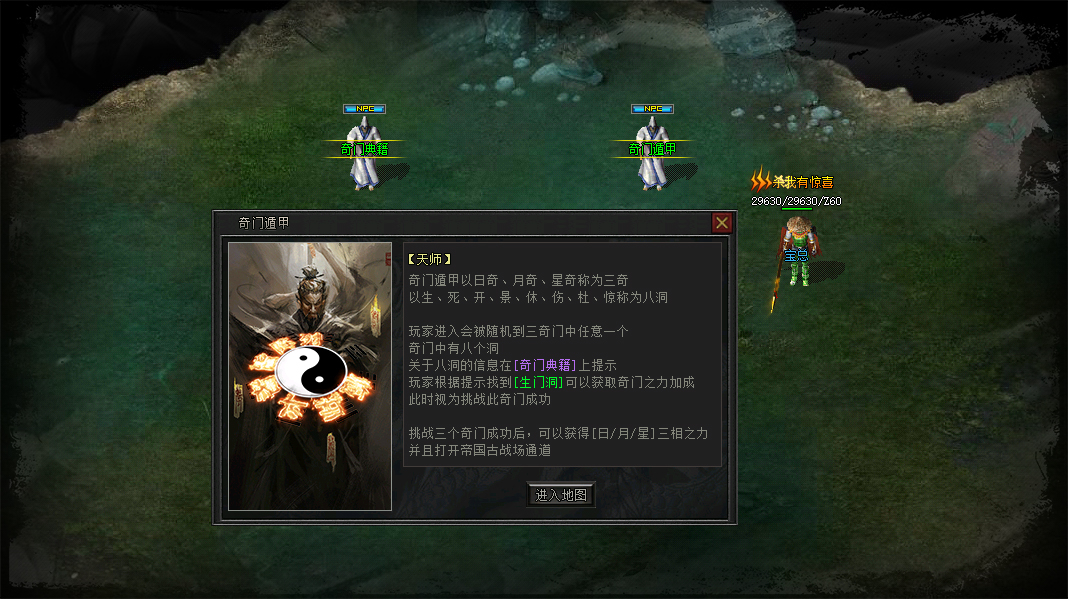
Task: Close the 奇门遁甲 dialog window
Action: coord(722,223)
